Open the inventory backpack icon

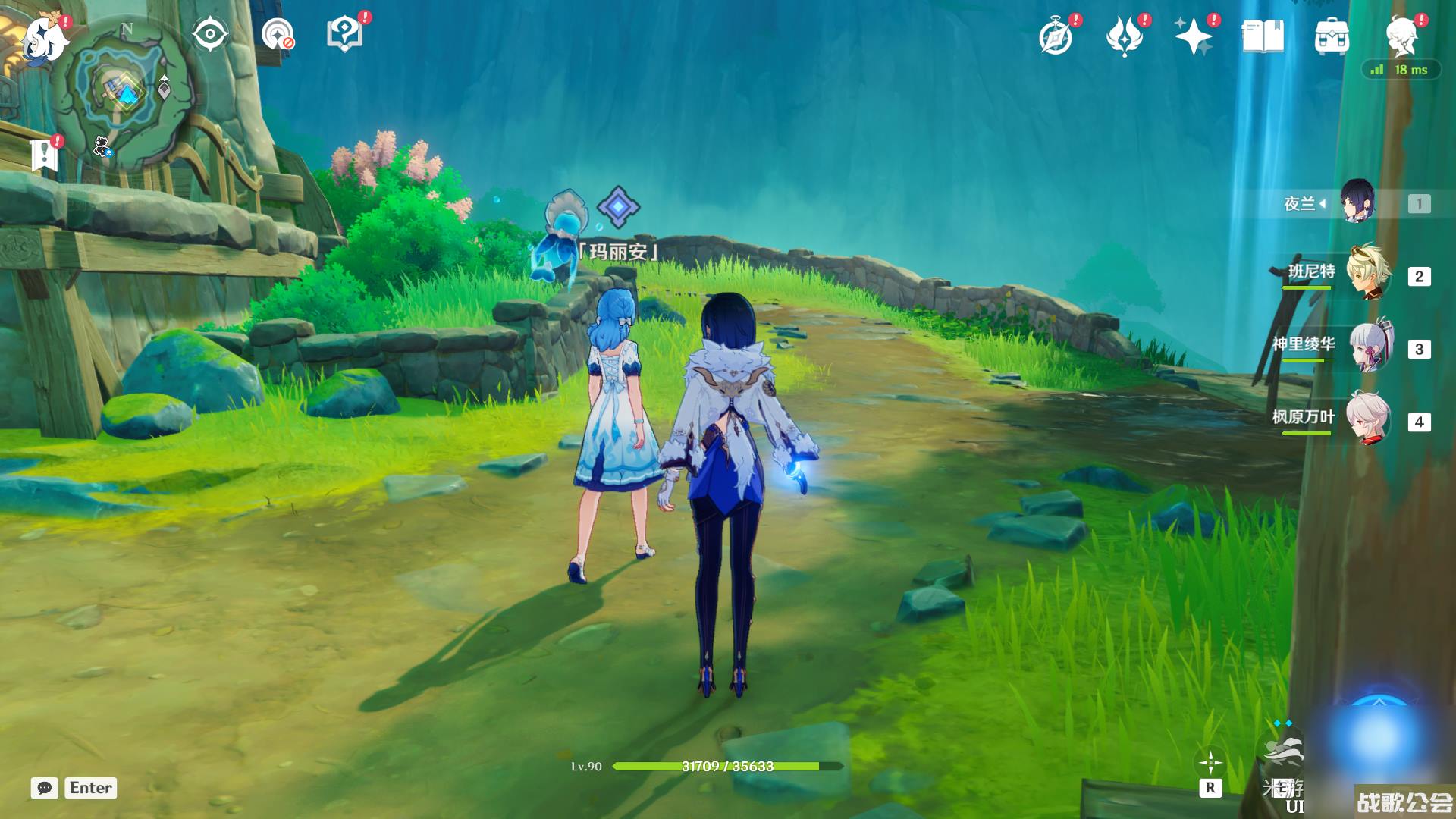pos(1332,36)
